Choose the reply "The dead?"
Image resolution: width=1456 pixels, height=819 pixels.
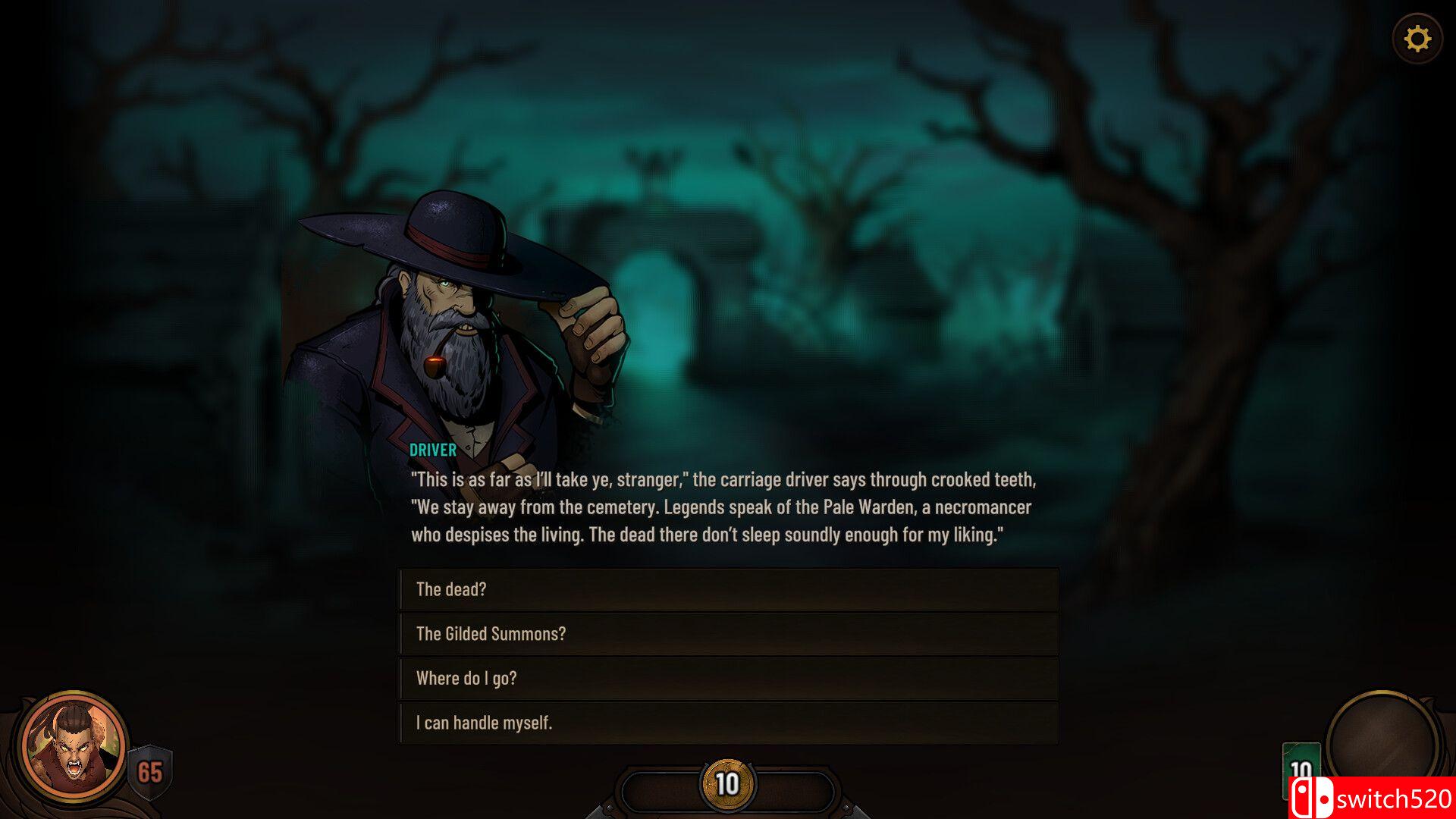point(728,589)
